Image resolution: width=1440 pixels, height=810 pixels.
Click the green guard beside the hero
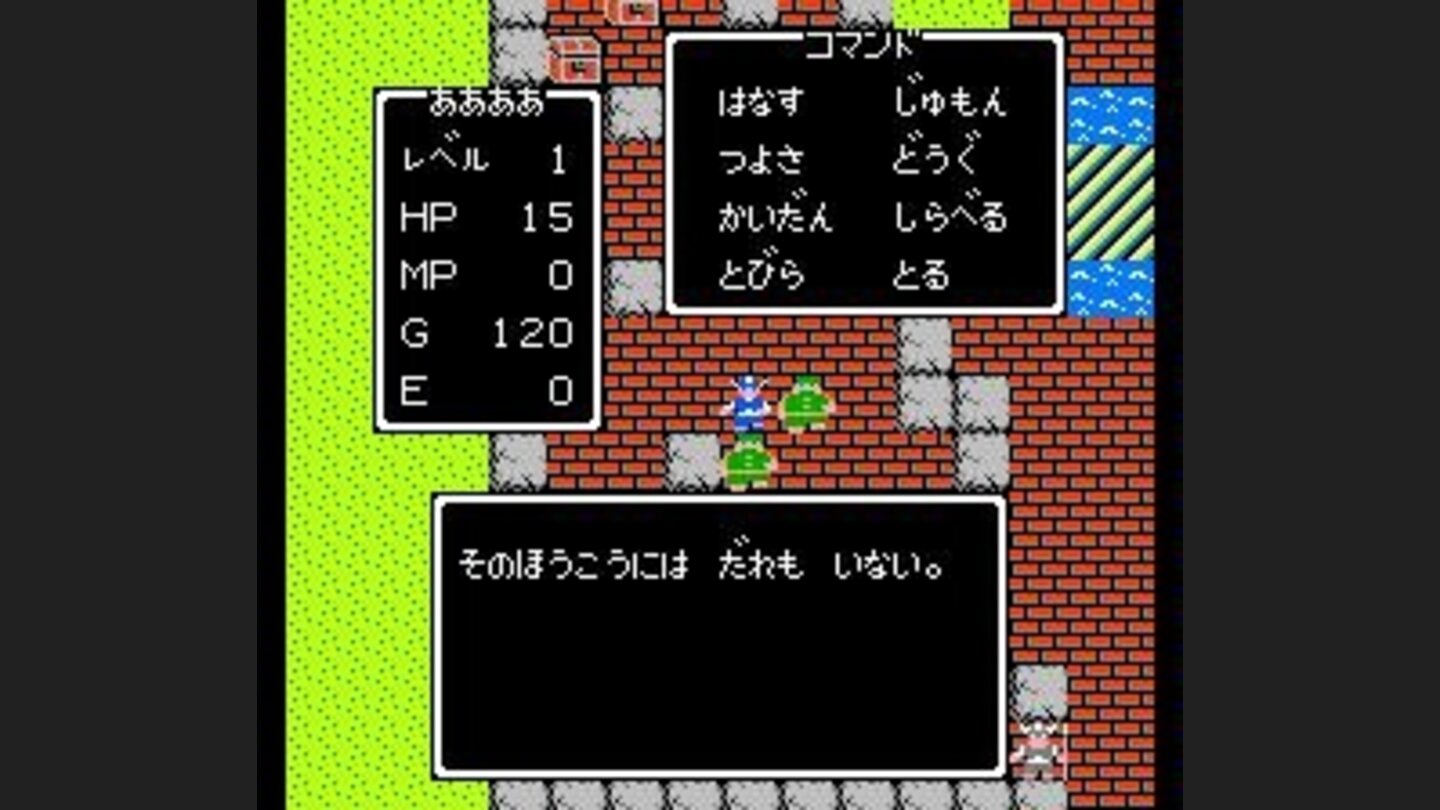pyautogui.click(x=805, y=405)
